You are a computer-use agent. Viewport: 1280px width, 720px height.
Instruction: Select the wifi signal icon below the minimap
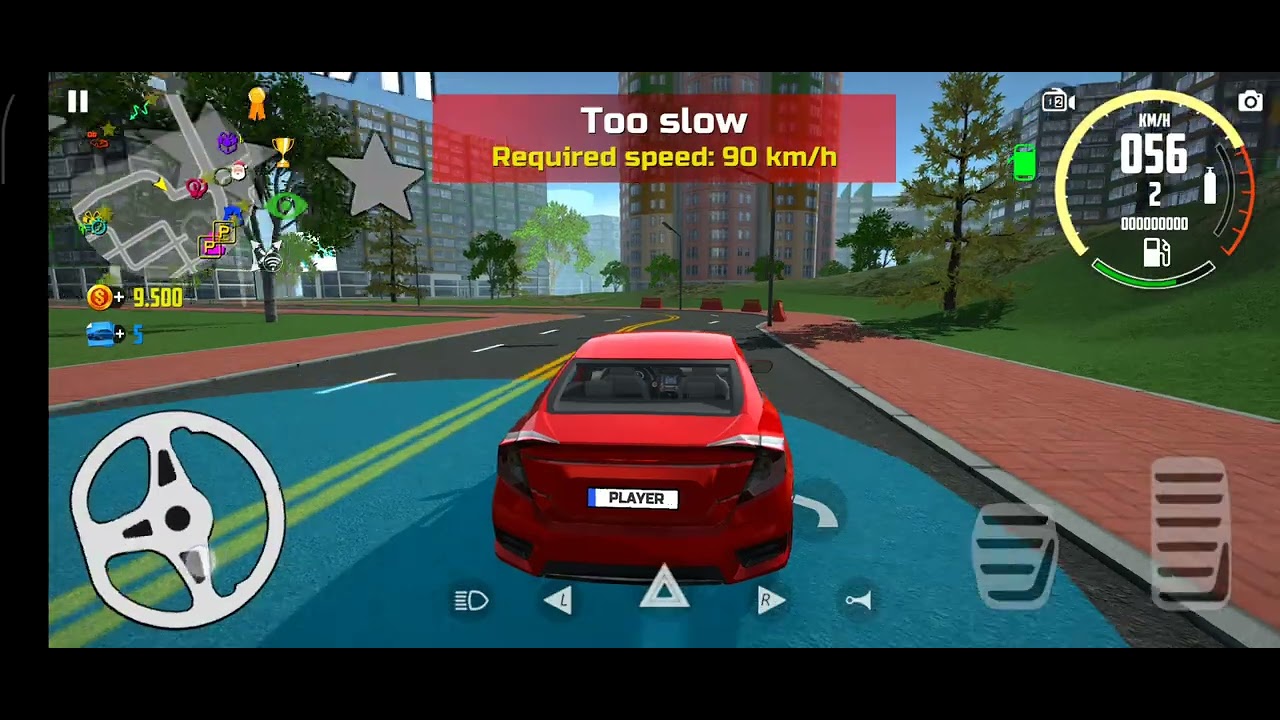coord(270,262)
